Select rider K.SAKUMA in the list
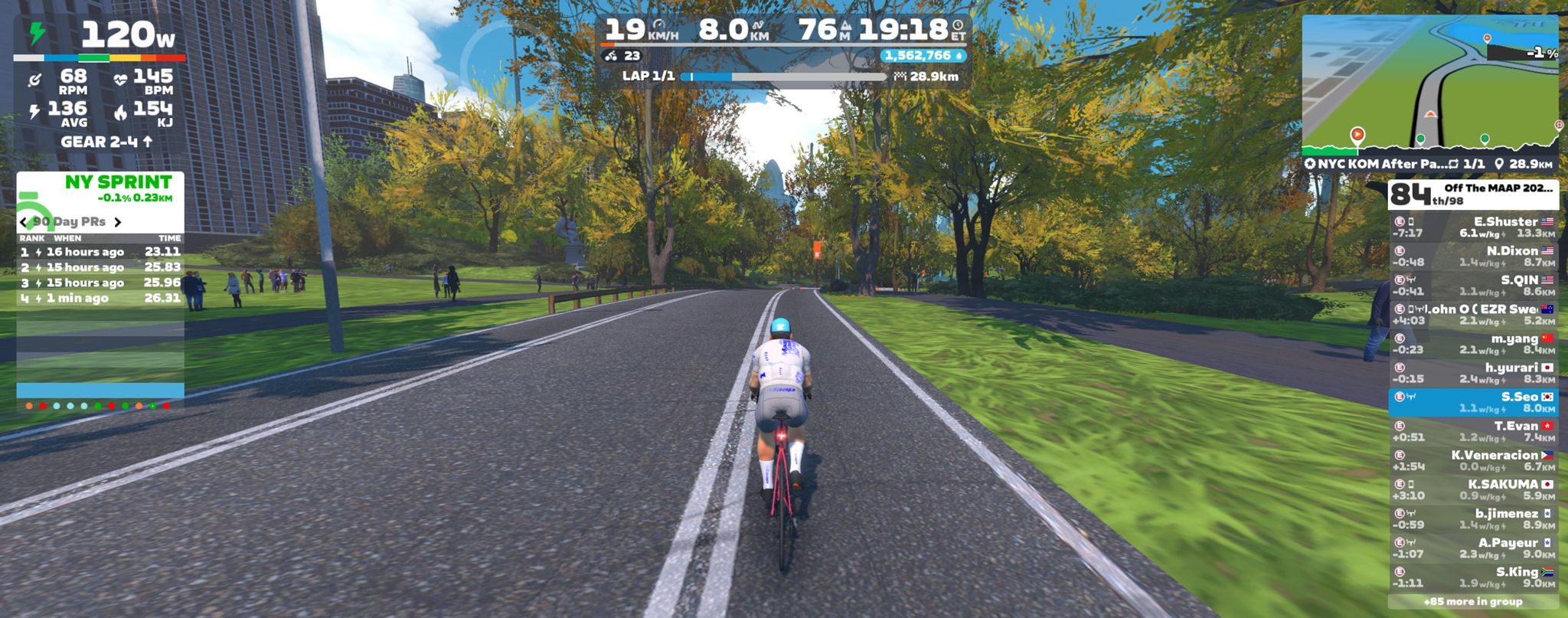The image size is (1568, 618). (x=1472, y=489)
